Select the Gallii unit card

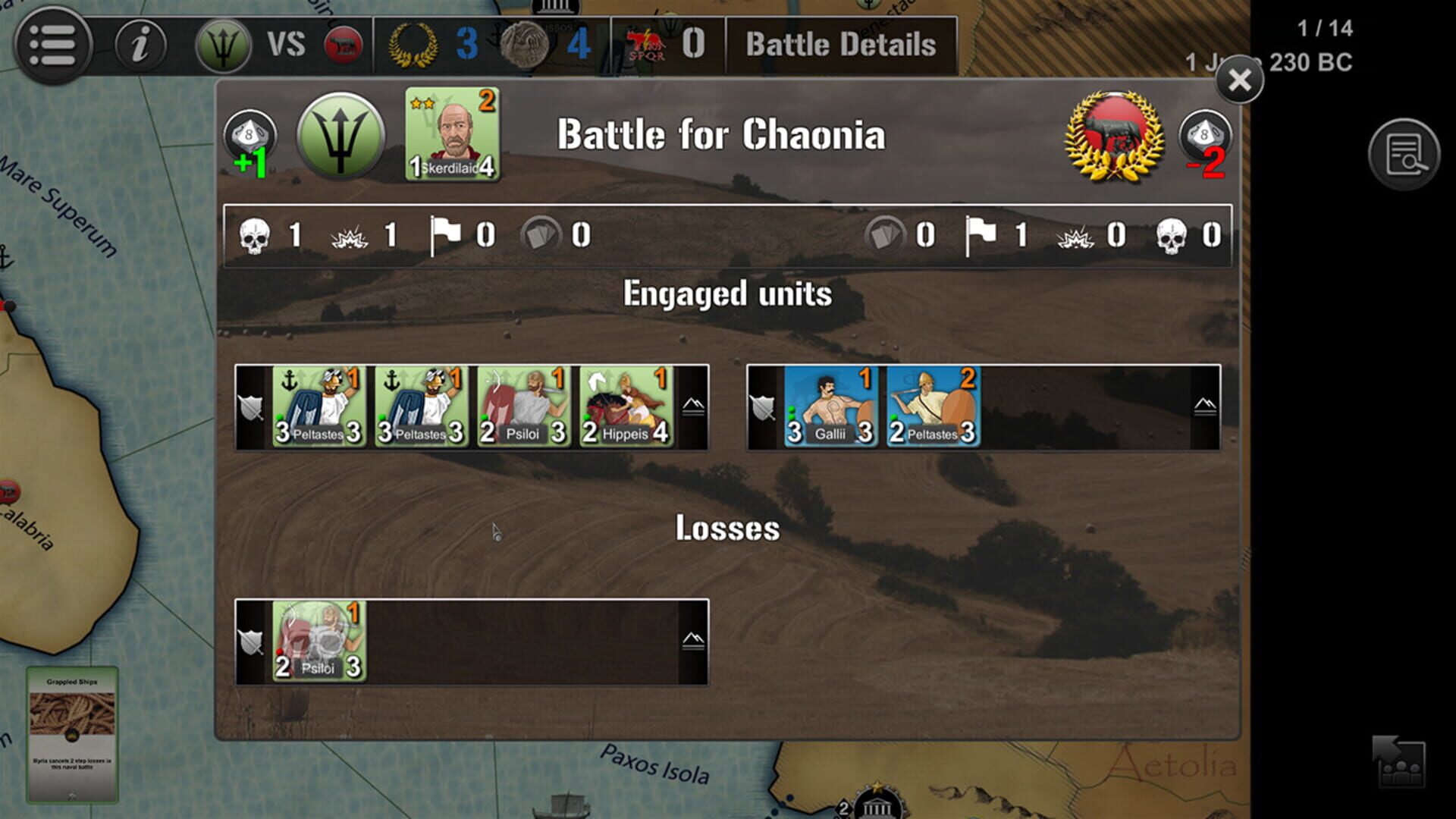pyautogui.click(x=830, y=407)
